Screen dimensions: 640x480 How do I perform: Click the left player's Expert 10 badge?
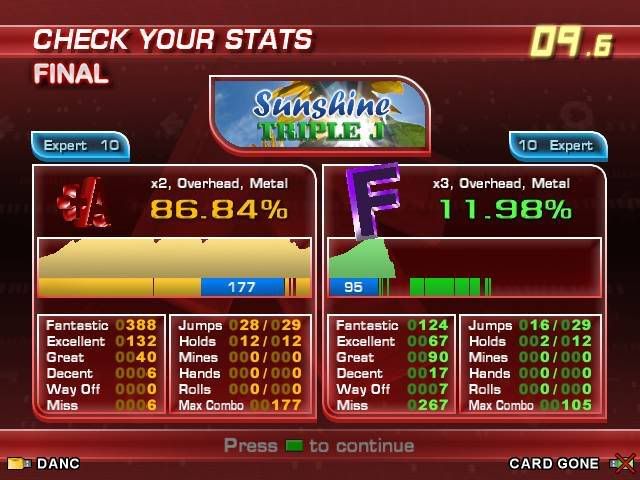(81, 146)
